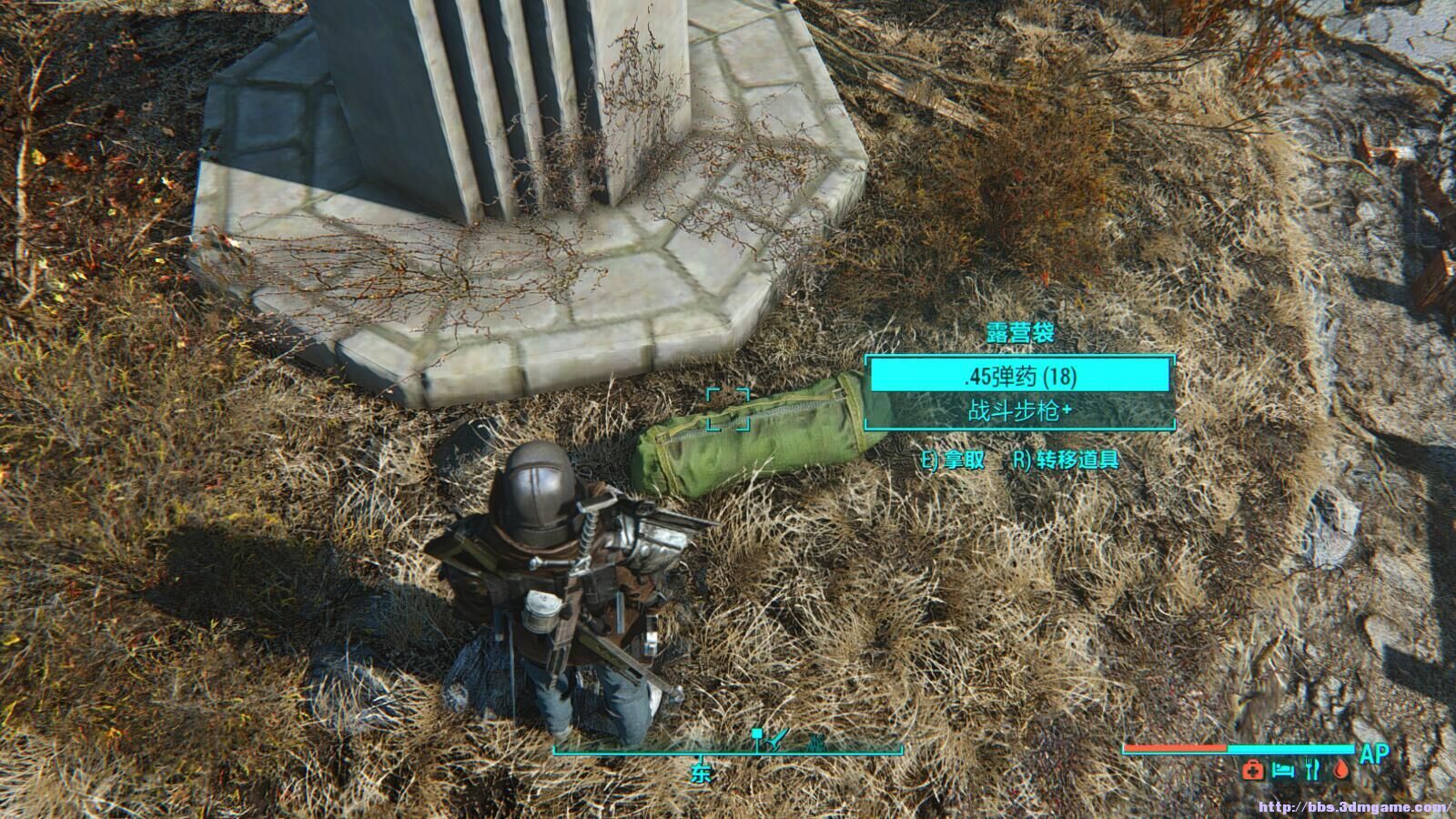Choose the 战斗步枪+ loot entry
Screen dimensions: 1456x819
coord(1019,411)
